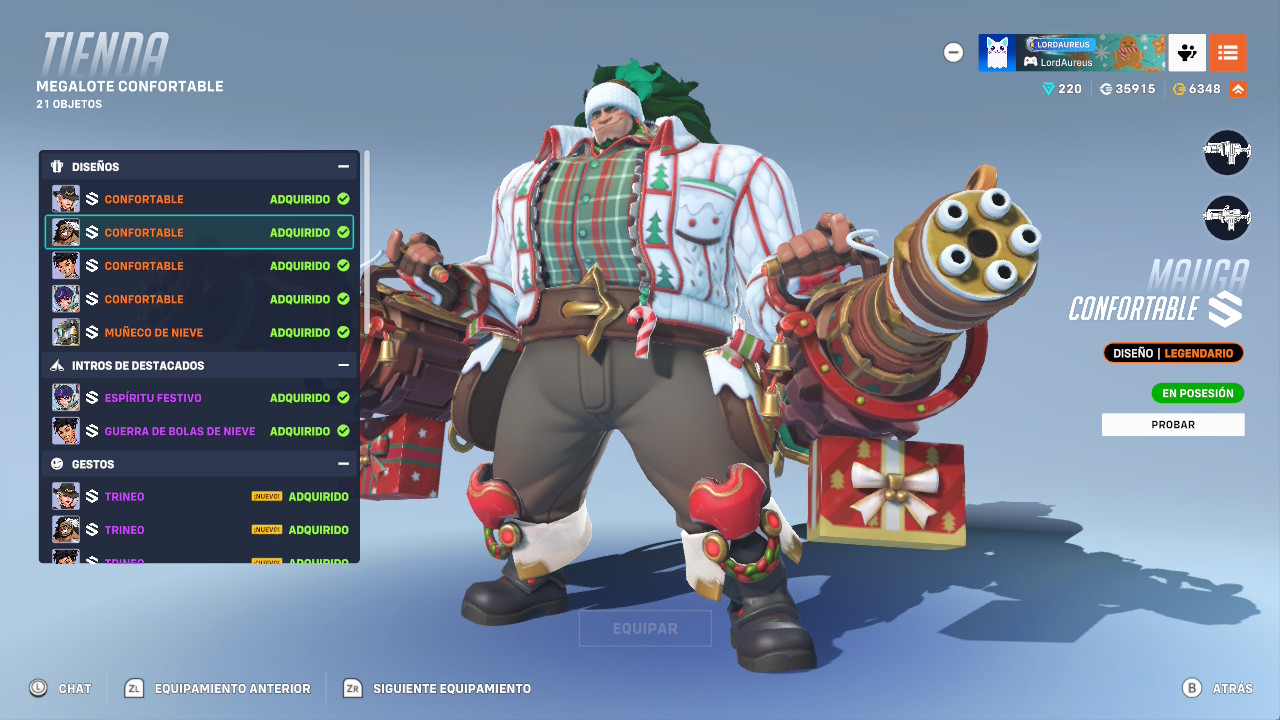Select the GUERRA DE BOLAS DE NIEVE portrait thumbnail
The width and height of the screenshot is (1280, 720).
click(66, 430)
